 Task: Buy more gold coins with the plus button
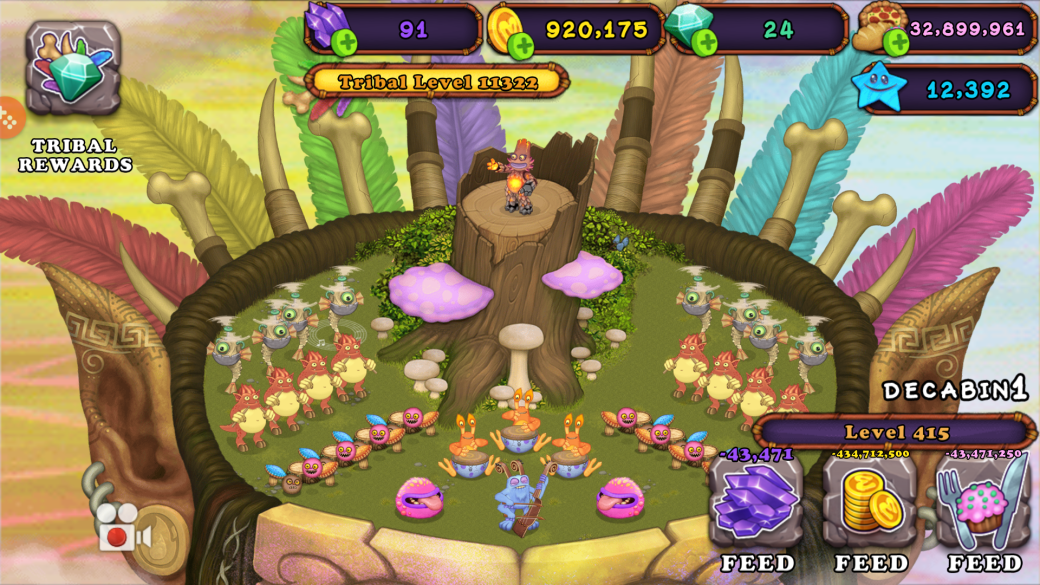coord(520,45)
